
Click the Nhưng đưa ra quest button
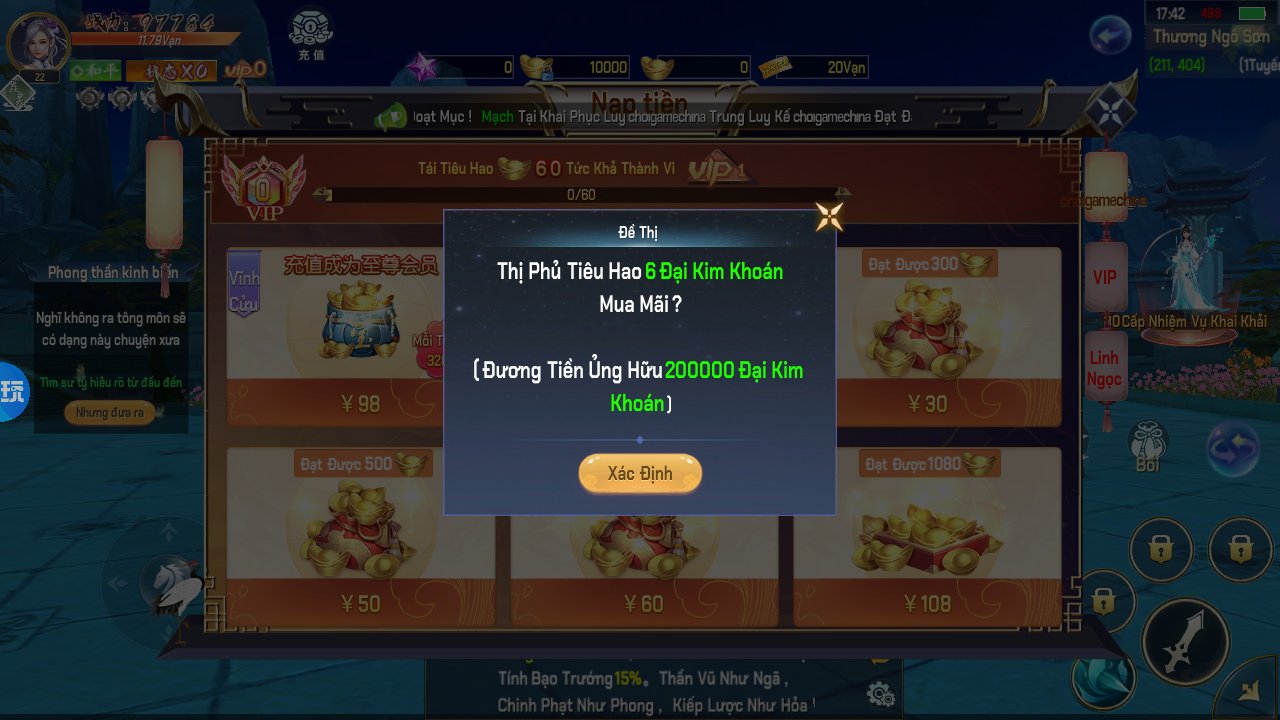tap(110, 412)
